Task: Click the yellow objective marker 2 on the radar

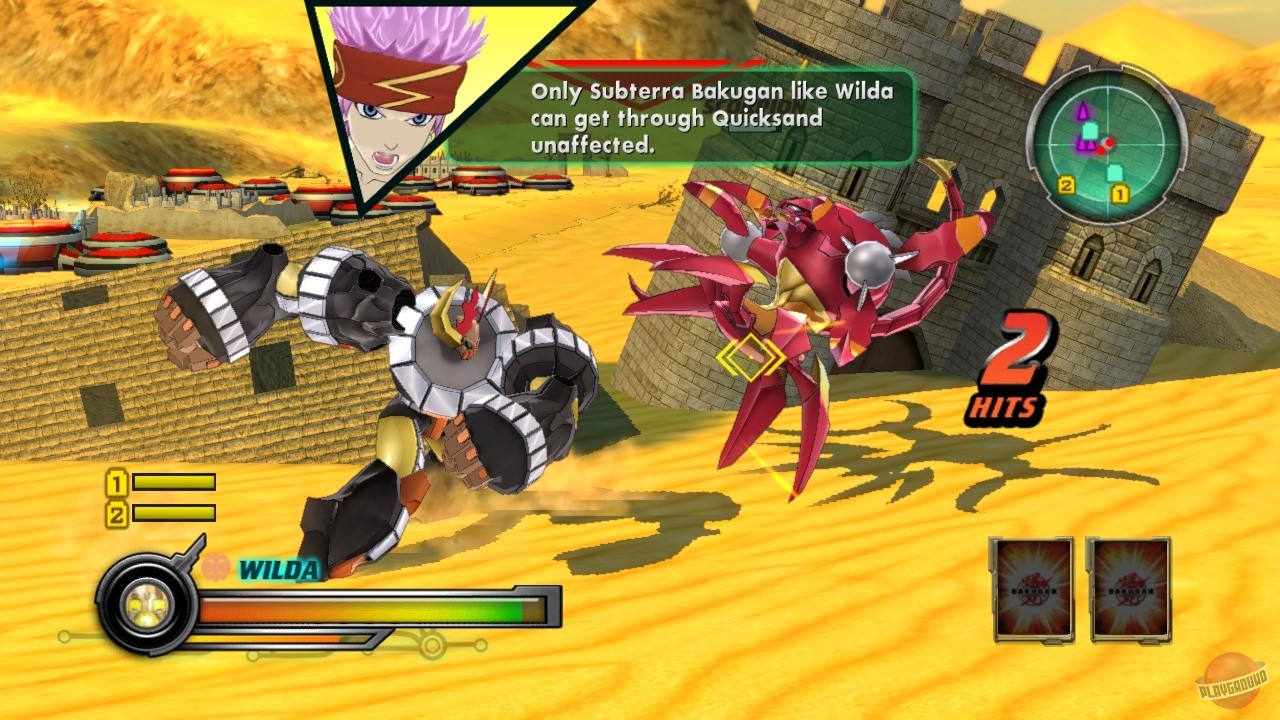Action: tap(1067, 185)
